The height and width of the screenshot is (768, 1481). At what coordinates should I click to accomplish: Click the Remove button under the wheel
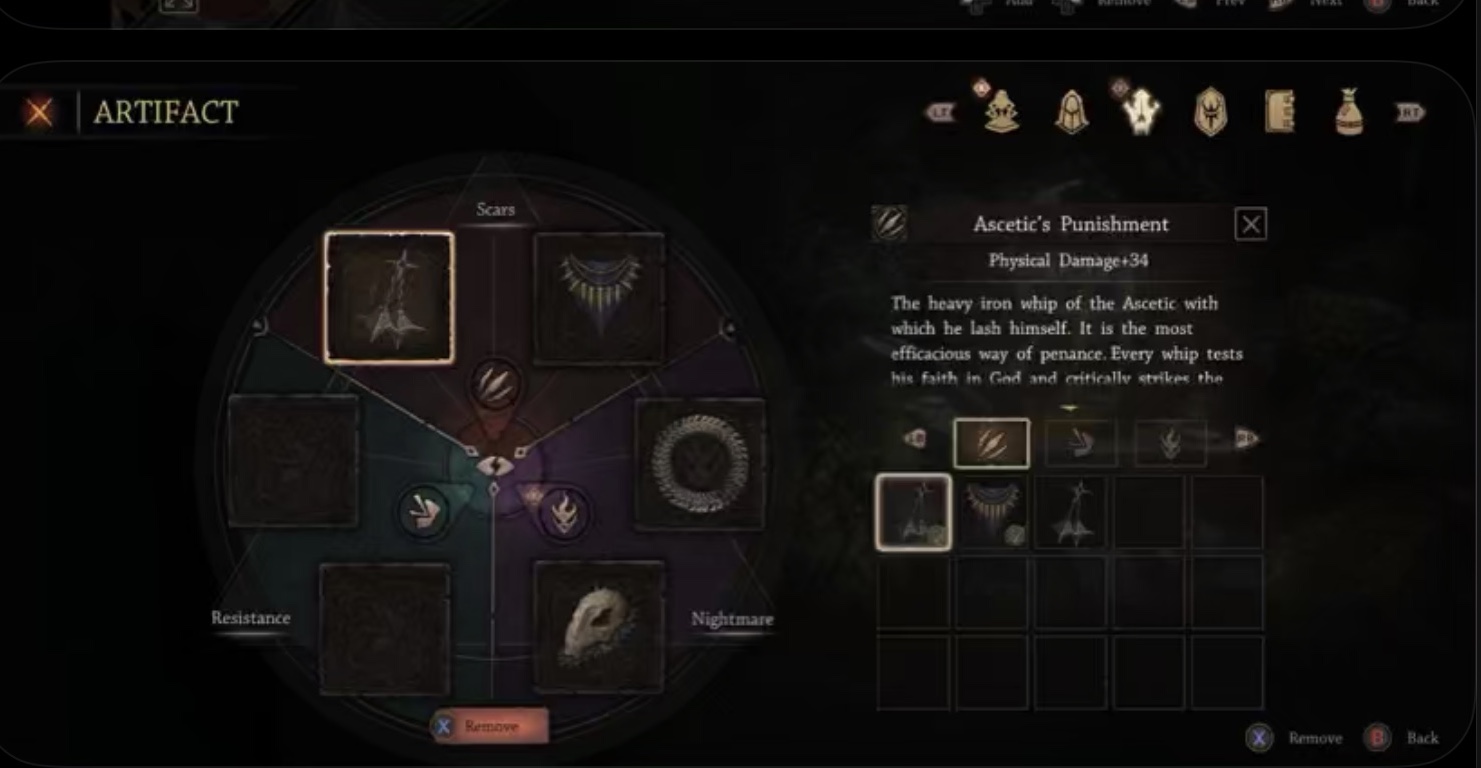pyautogui.click(x=490, y=726)
